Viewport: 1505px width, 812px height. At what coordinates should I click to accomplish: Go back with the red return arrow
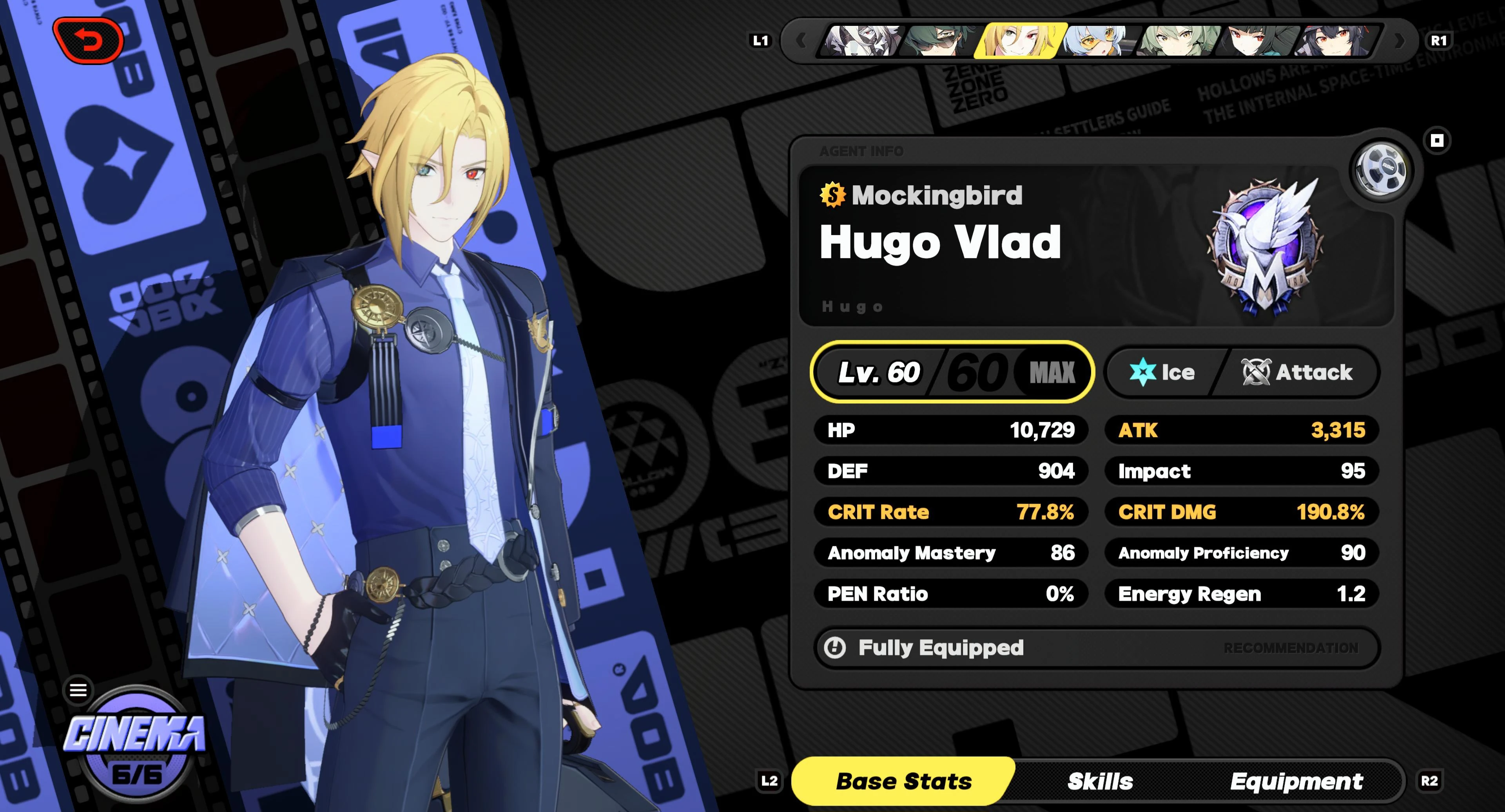(89, 41)
